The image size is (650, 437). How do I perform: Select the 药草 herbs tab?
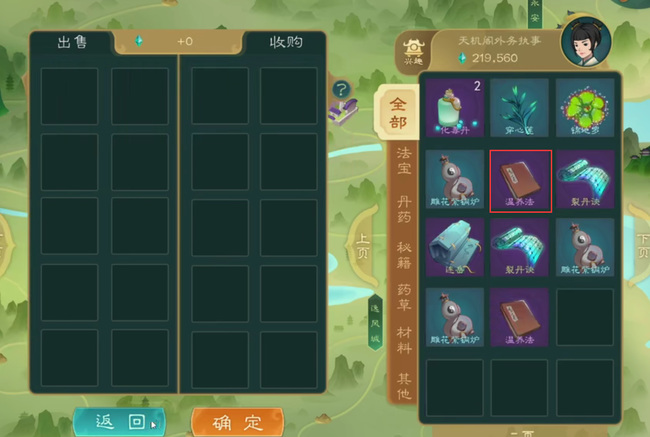tap(404, 298)
